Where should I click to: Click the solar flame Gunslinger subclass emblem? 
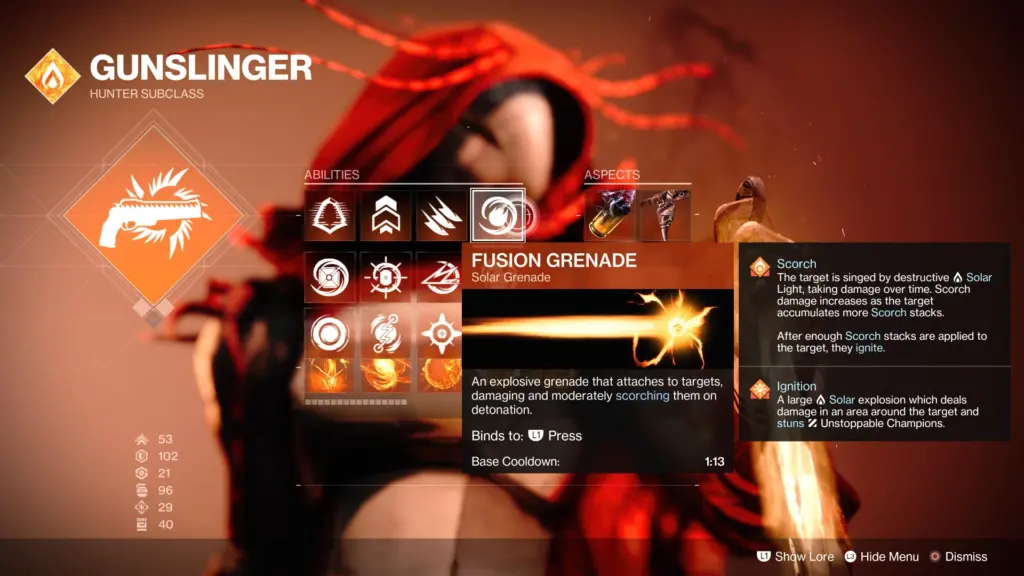(53, 76)
